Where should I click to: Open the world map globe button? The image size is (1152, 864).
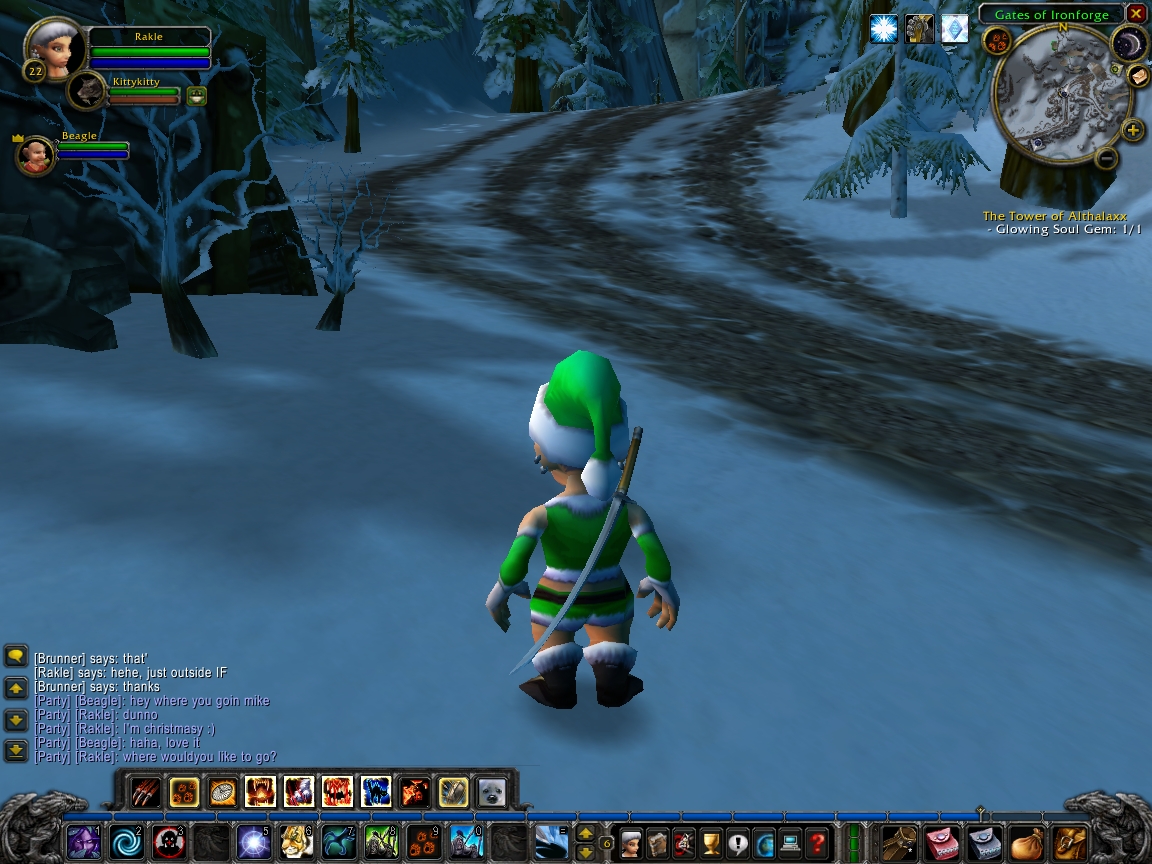click(764, 842)
